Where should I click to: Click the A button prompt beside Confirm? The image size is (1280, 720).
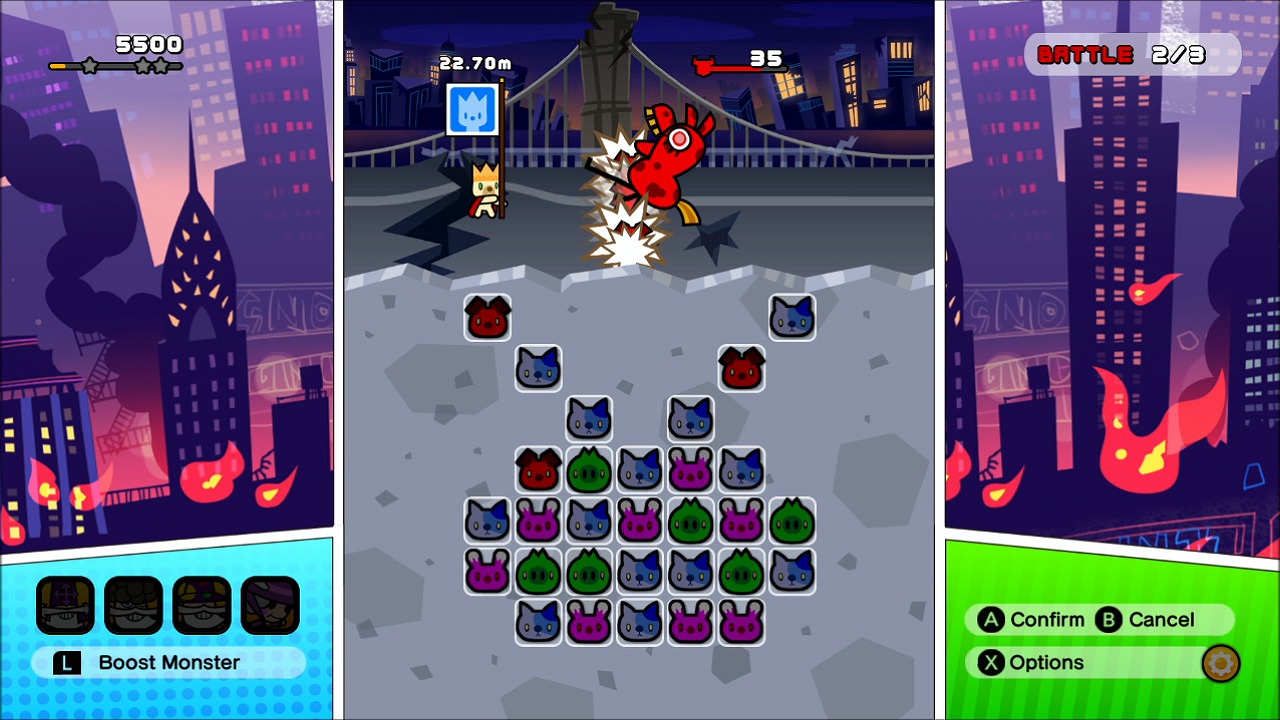991,620
